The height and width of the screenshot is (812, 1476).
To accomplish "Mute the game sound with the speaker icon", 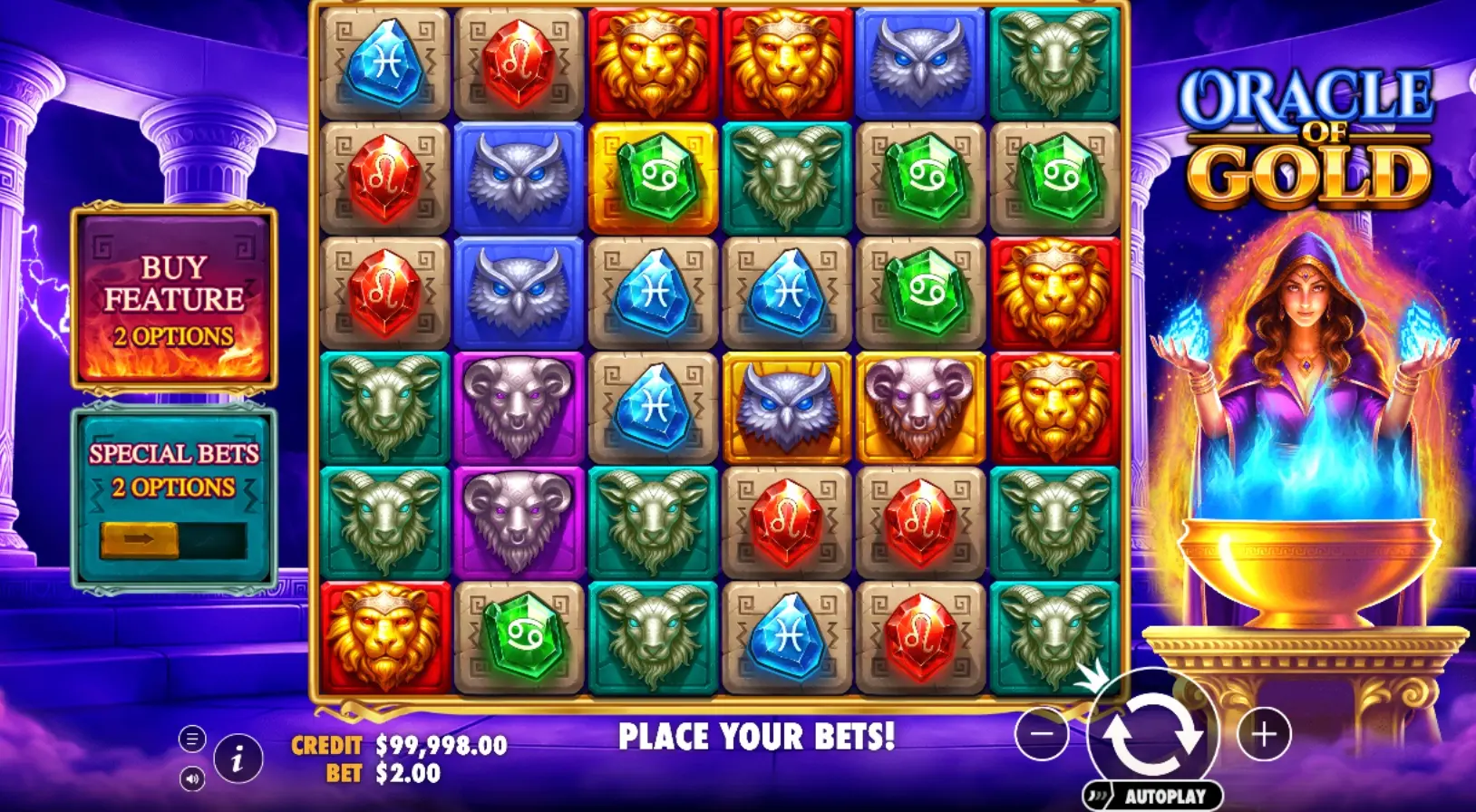I will [191, 778].
